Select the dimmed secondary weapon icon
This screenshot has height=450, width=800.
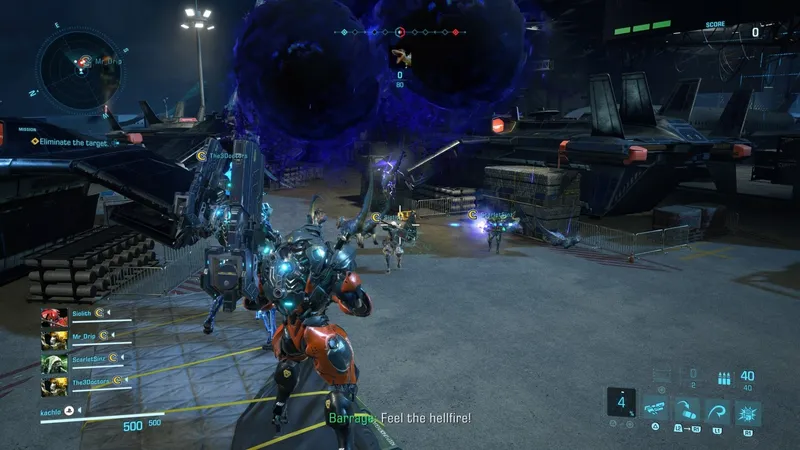(x=661, y=373)
